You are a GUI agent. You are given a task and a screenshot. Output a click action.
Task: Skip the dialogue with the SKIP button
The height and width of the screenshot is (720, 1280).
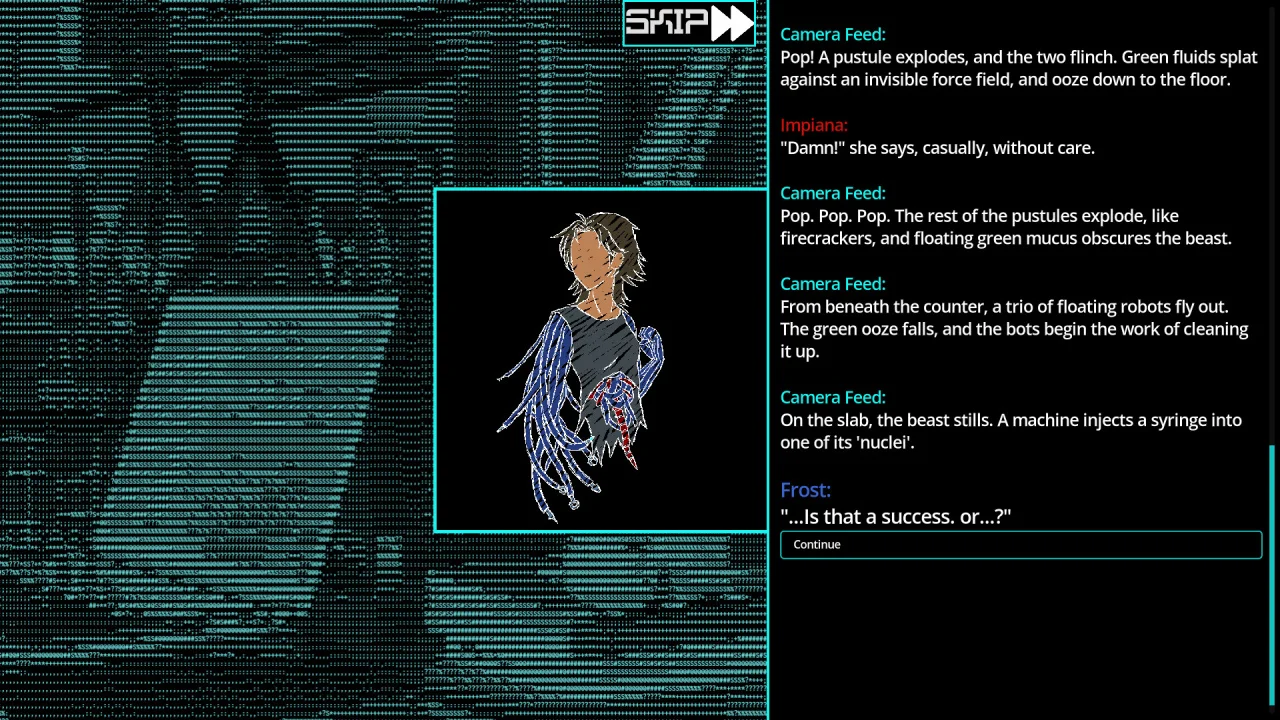[x=689, y=23]
